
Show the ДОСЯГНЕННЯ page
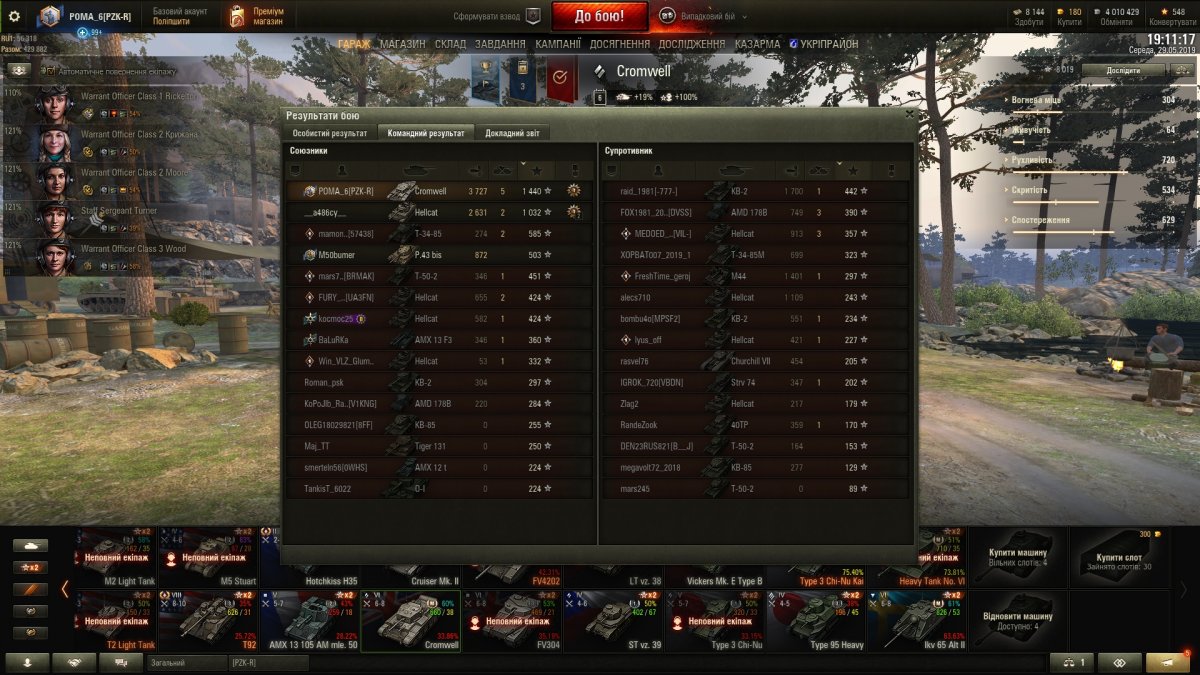point(620,44)
